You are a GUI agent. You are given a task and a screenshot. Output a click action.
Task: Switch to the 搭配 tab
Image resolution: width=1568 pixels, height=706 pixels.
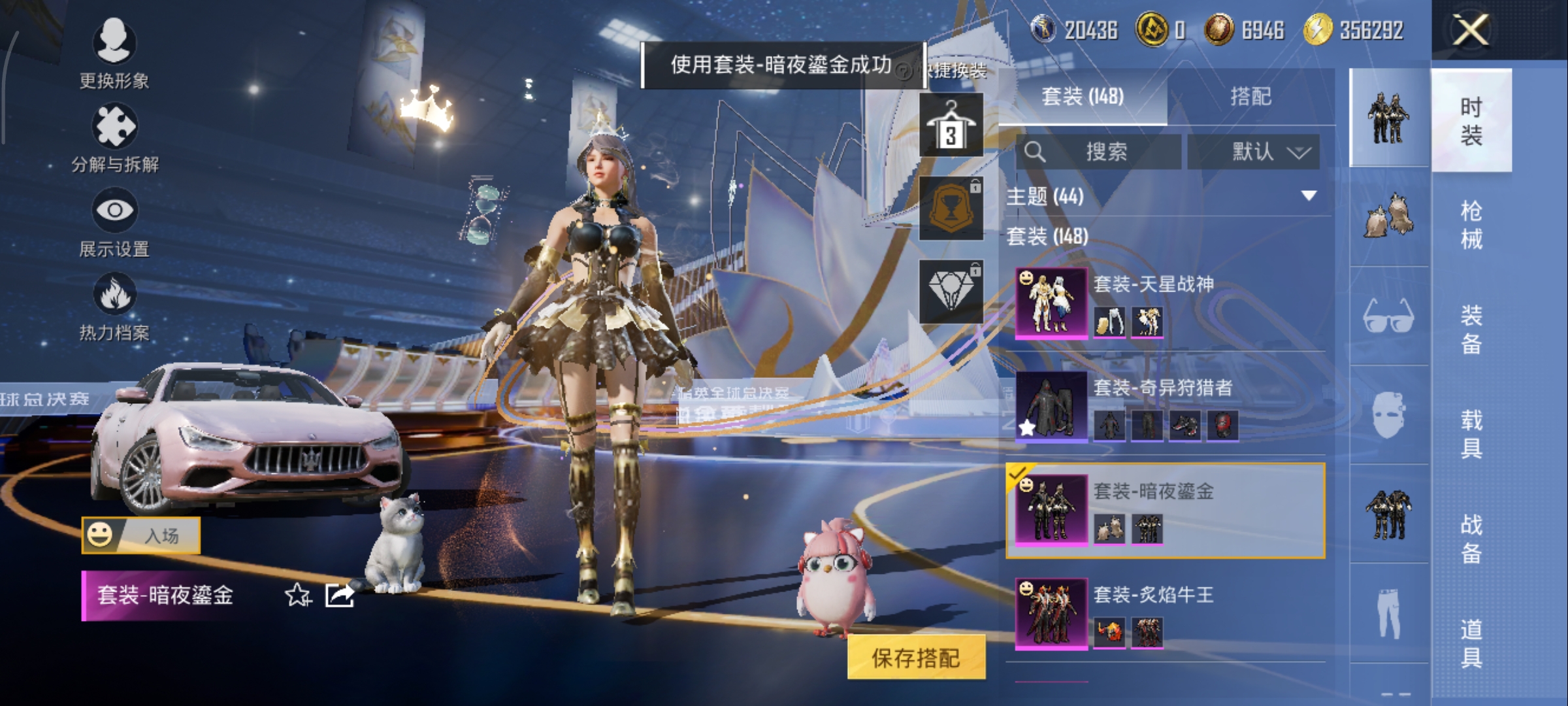1250,97
